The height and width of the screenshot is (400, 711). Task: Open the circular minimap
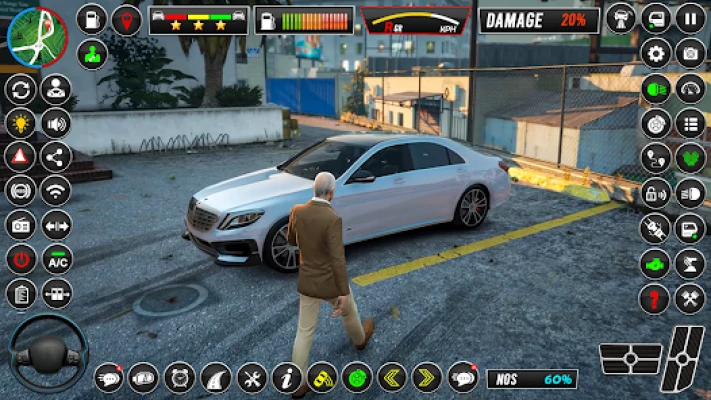(36, 37)
